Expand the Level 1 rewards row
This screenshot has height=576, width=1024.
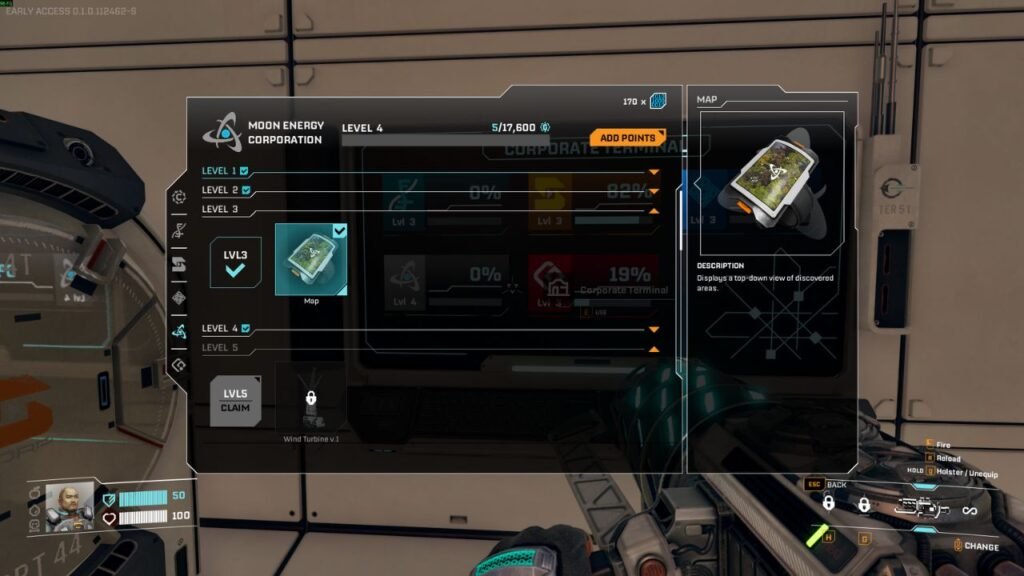653,172
